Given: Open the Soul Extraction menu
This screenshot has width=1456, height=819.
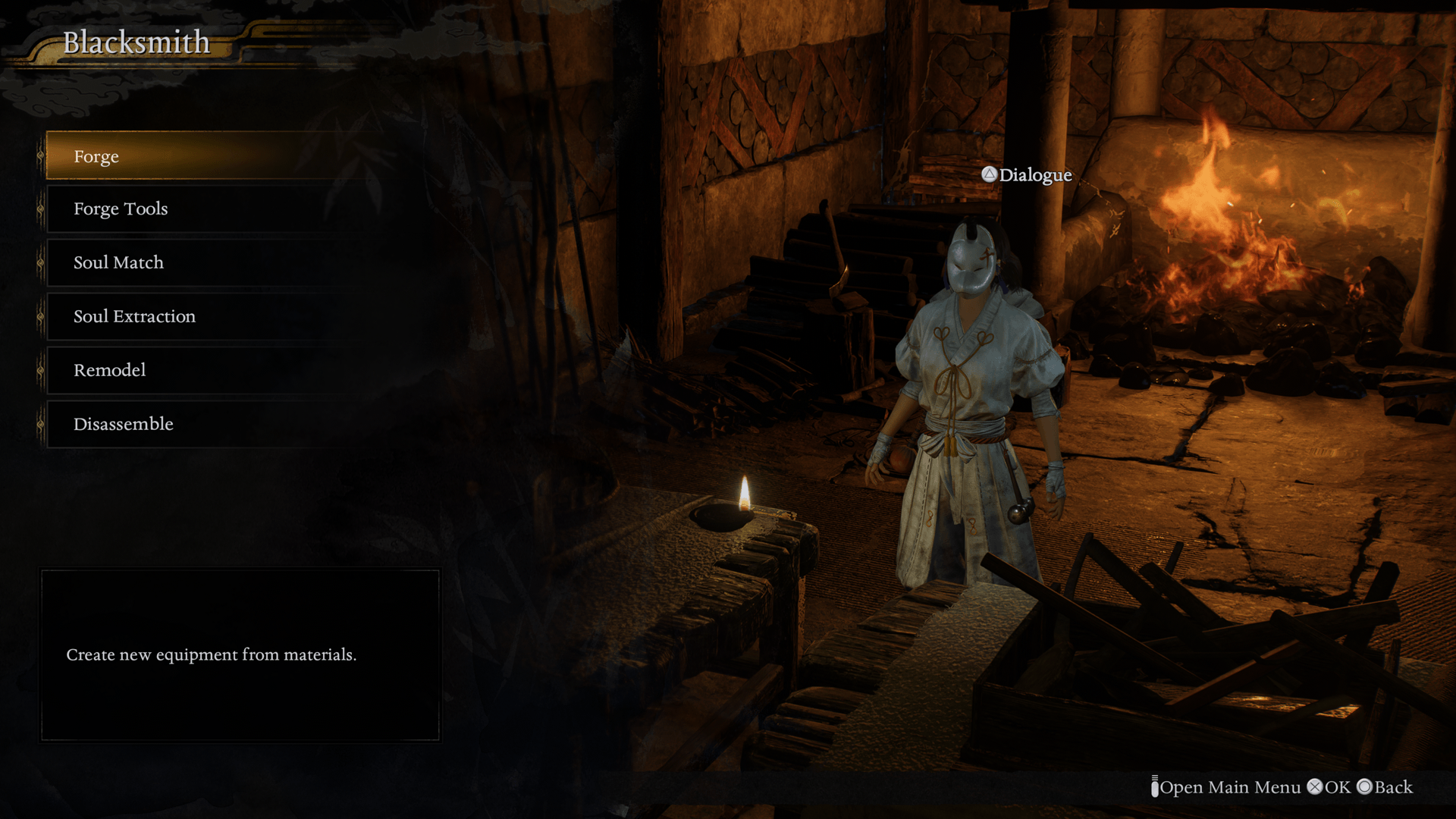Looking at the screenshot, I should (x=134, y=316).
